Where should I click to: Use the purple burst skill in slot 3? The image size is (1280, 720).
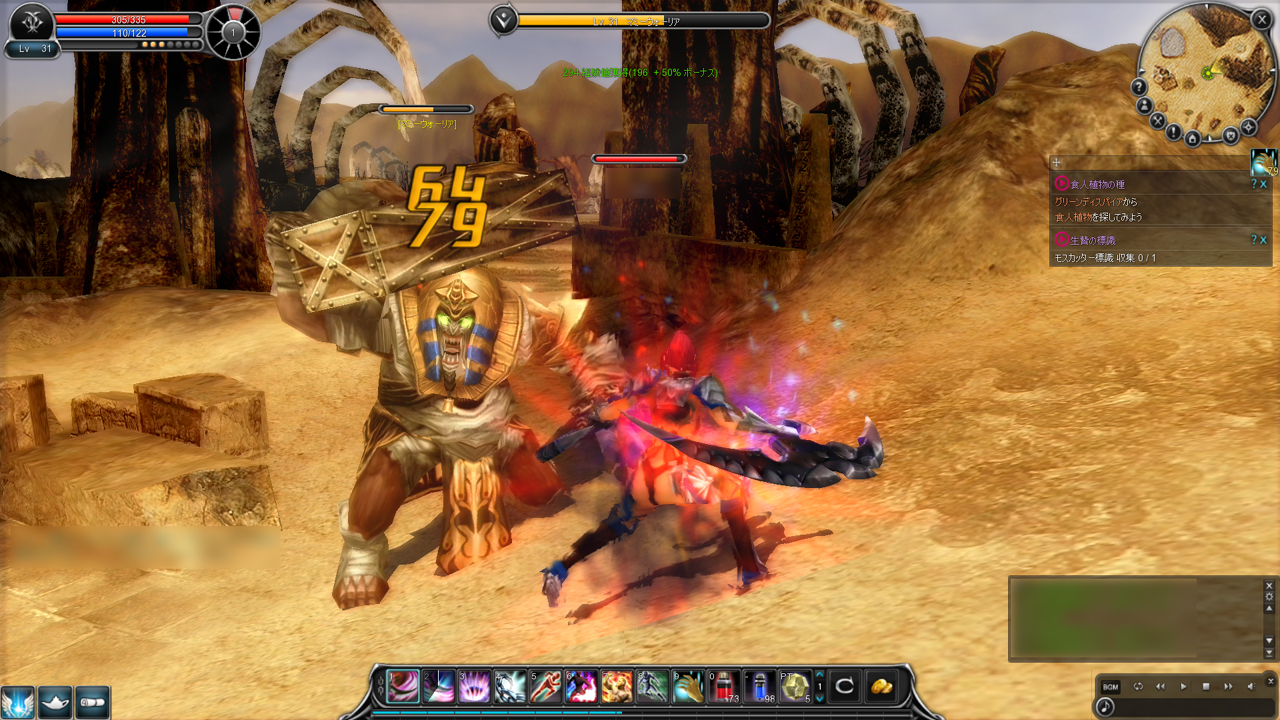[x=474, y=686]
